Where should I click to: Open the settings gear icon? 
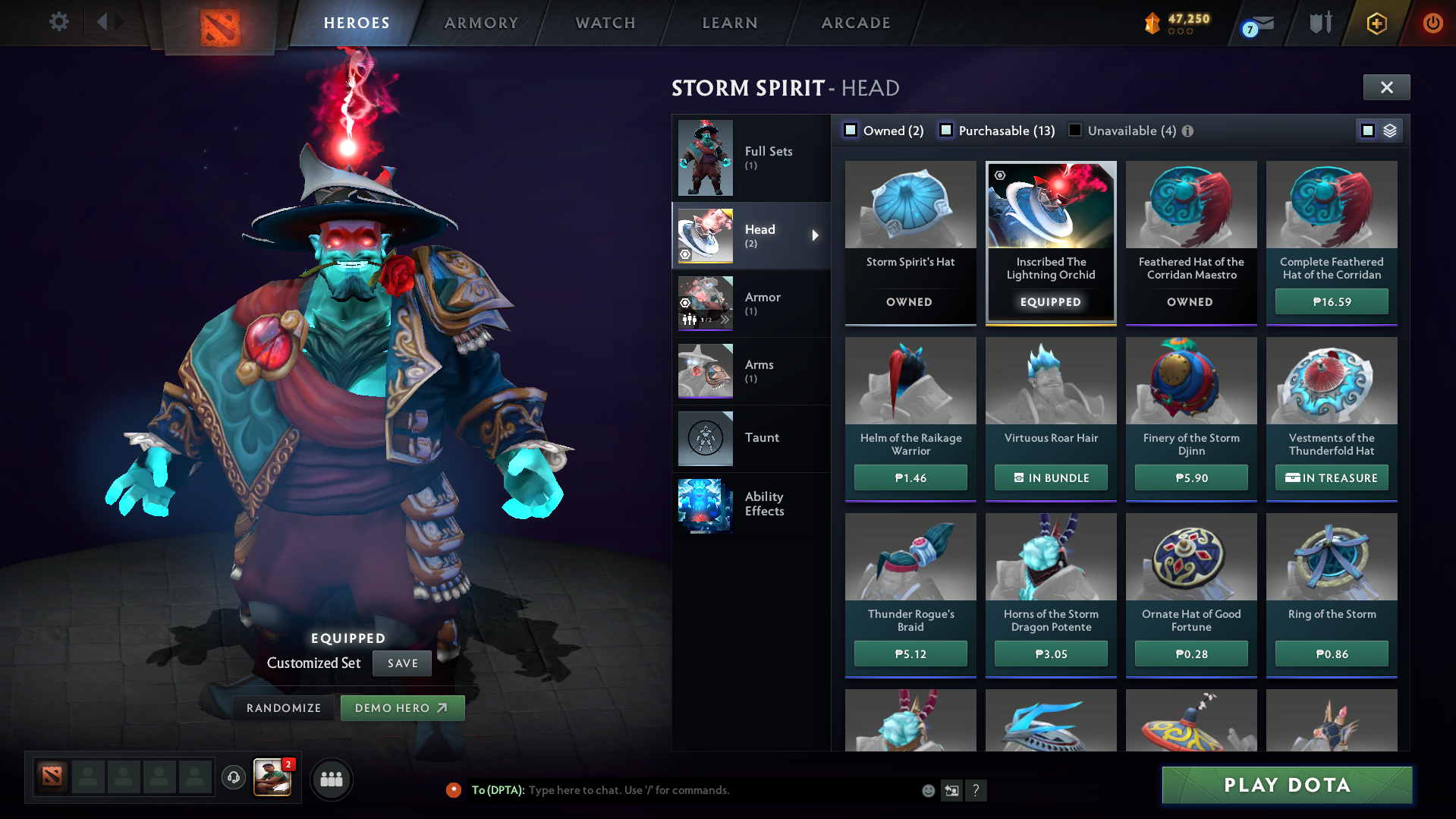58,22
